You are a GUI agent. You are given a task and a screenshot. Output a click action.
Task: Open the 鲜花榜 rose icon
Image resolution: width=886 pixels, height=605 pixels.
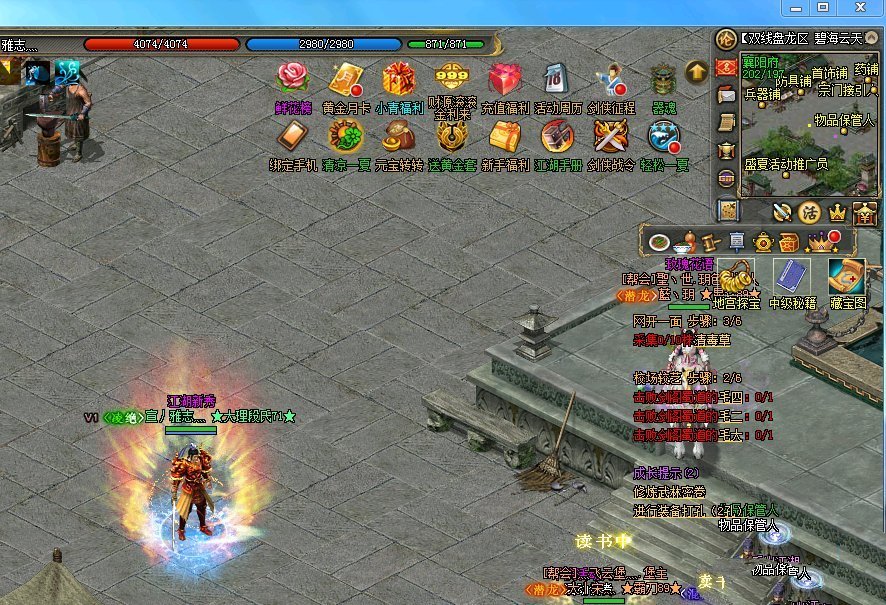pyautogui.click(x=293, y=78)
